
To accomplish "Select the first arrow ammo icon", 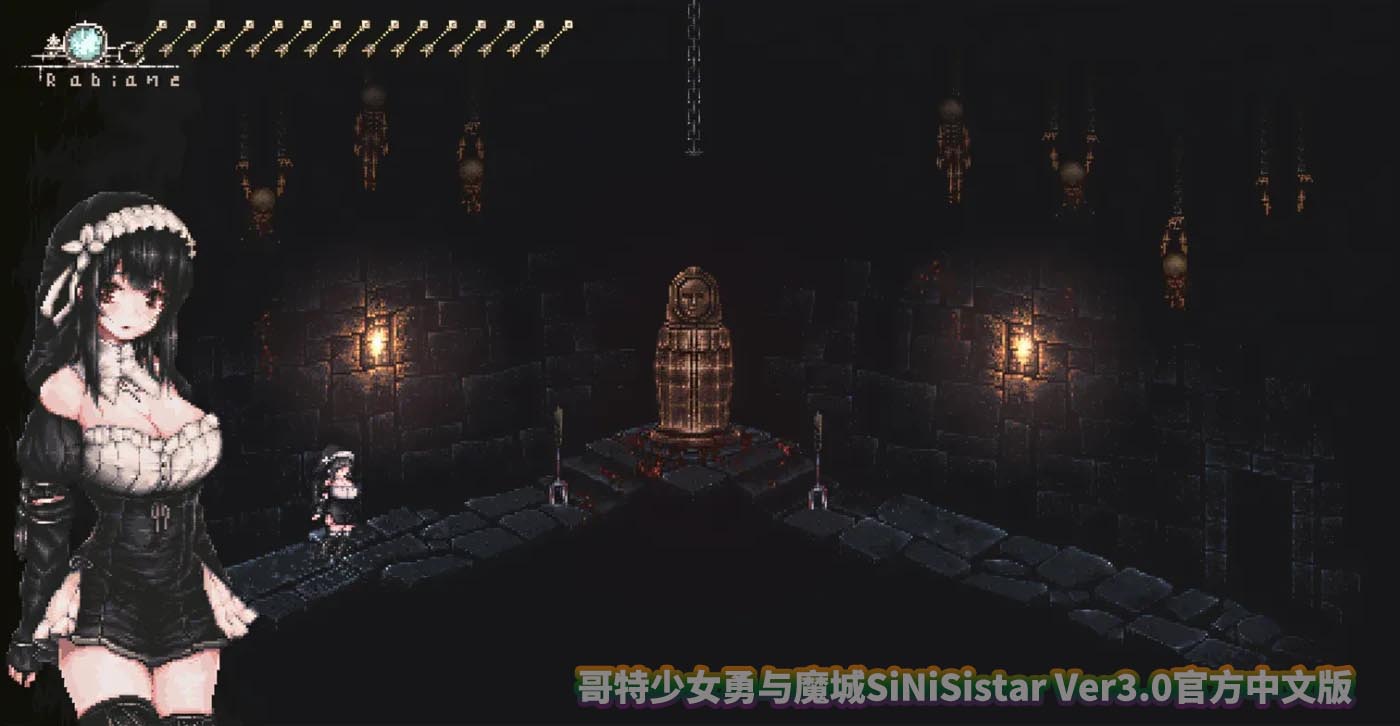I will [x=152, y=35].
